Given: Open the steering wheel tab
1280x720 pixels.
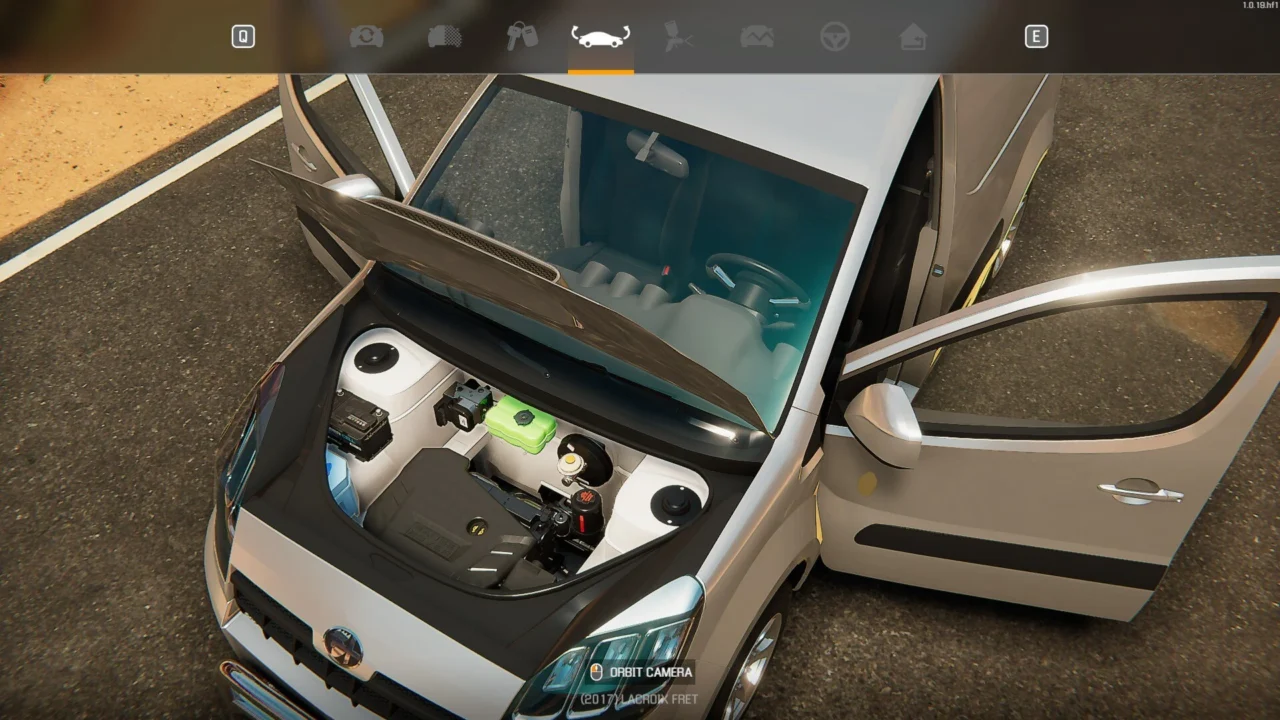Looking at the screenshot, I should pyautogui.click(x=834, y=37).
